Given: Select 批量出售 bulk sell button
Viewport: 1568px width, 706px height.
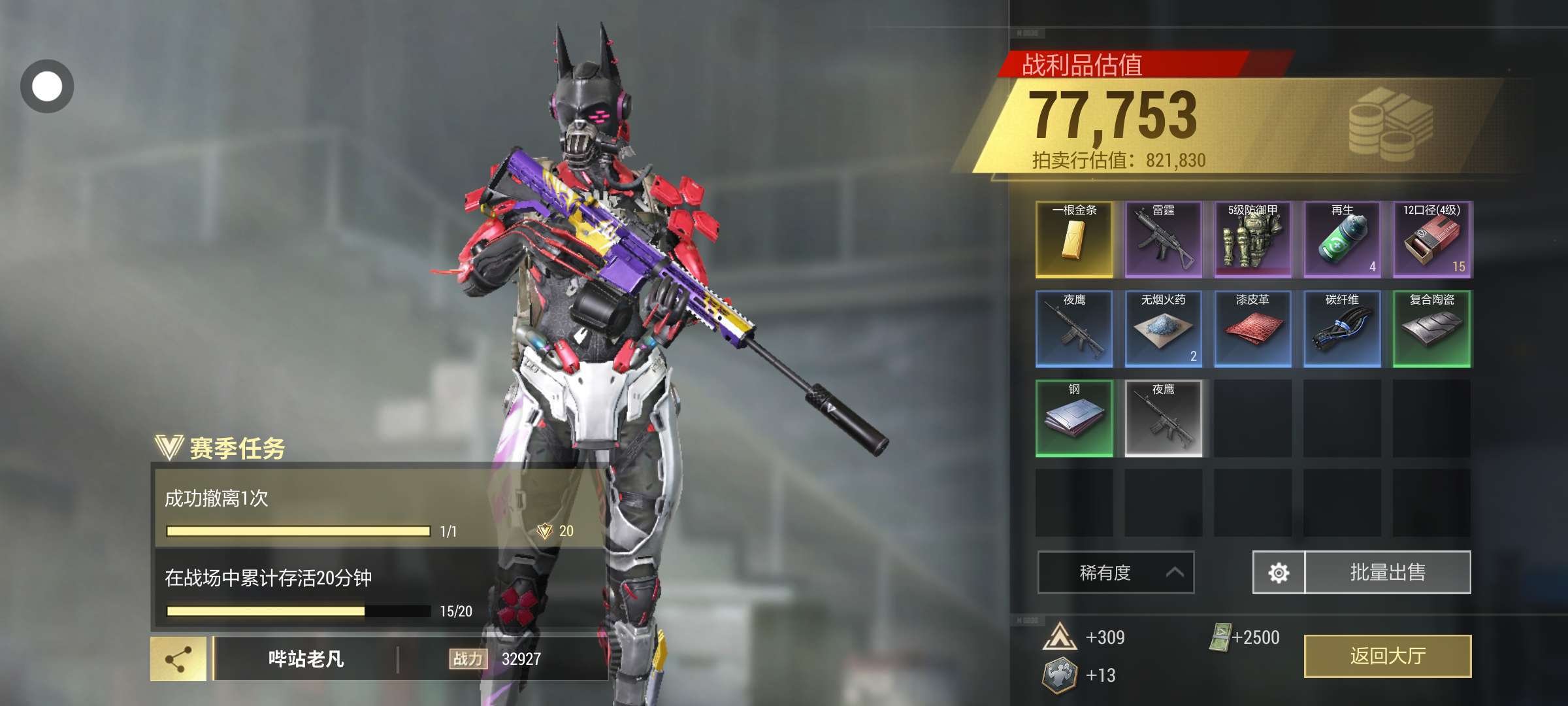Looking at the screenshot, I should [x=1388, y=573].
